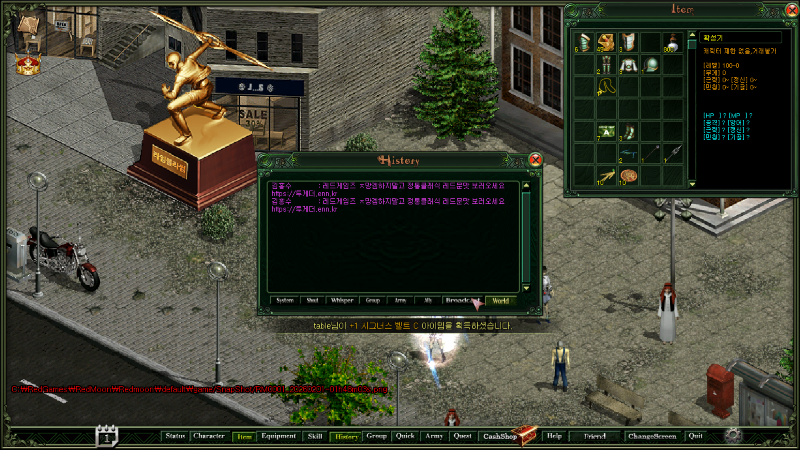Open the Character window
Image resolution: width=800 pixels, height=450 pixels.
(209, 437)
